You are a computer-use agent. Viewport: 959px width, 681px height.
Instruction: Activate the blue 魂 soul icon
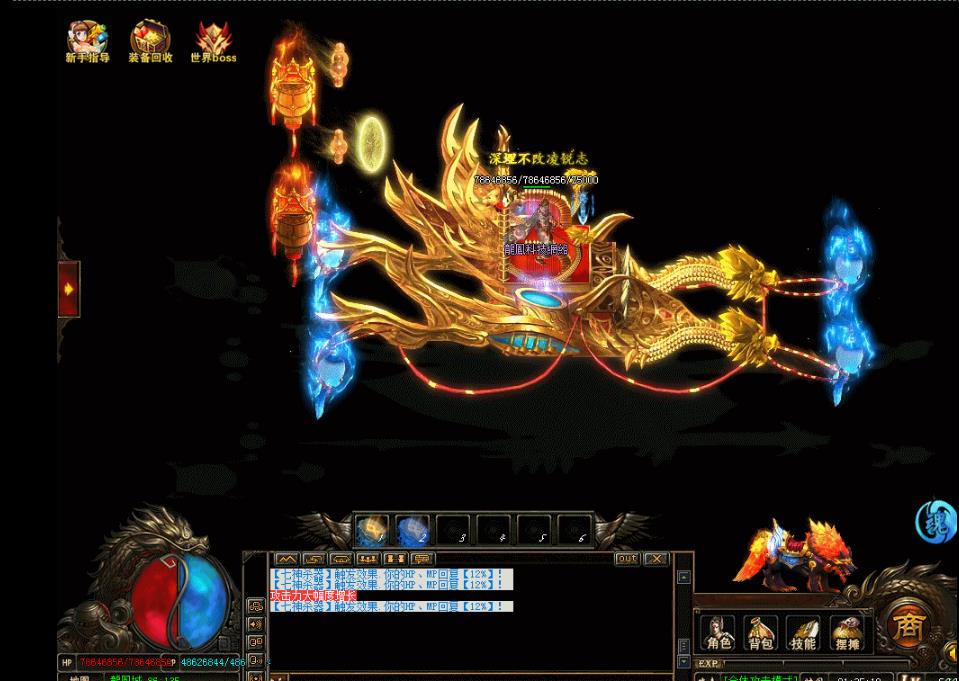tap(936, 522)
